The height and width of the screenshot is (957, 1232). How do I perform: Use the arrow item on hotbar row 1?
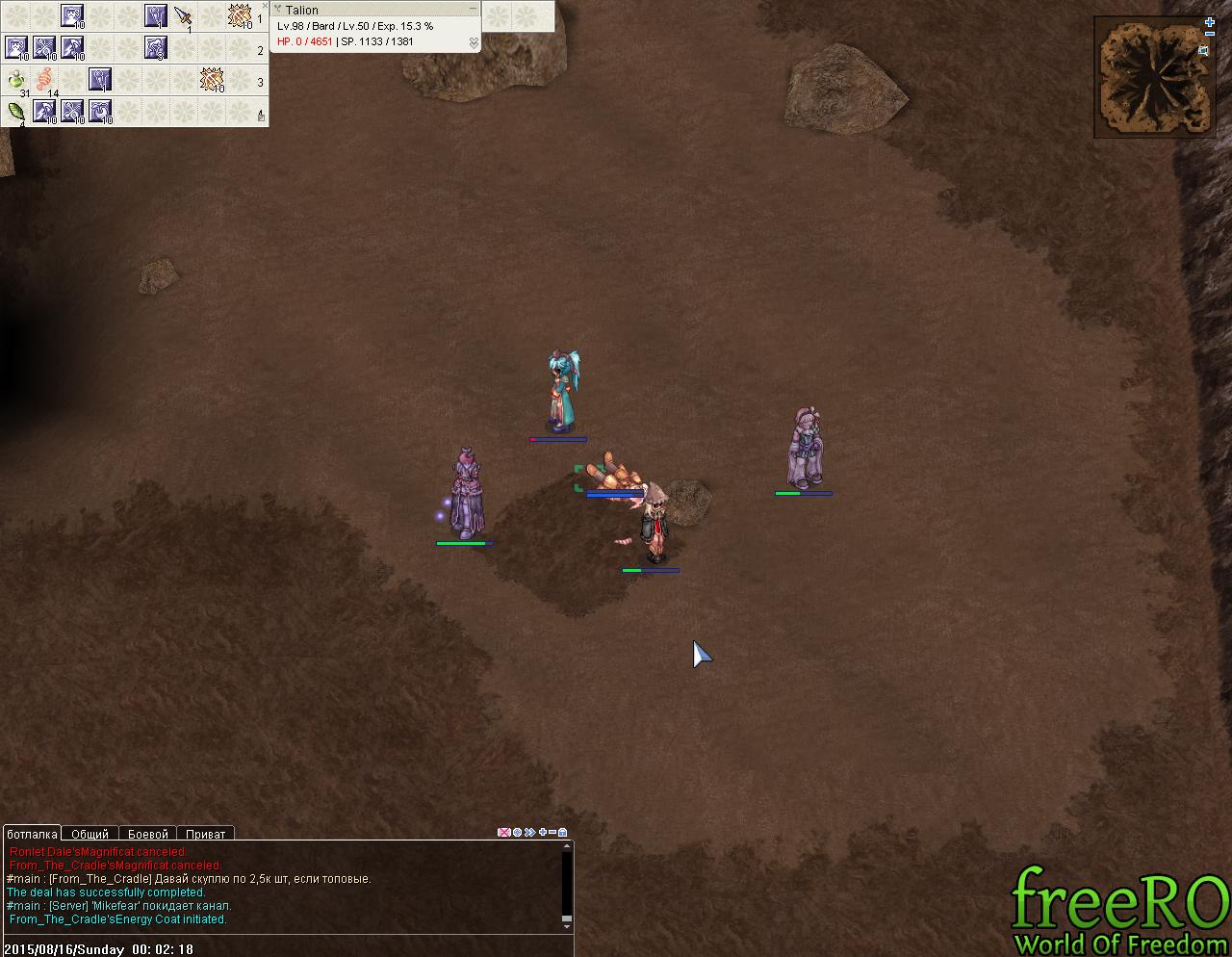183,16
